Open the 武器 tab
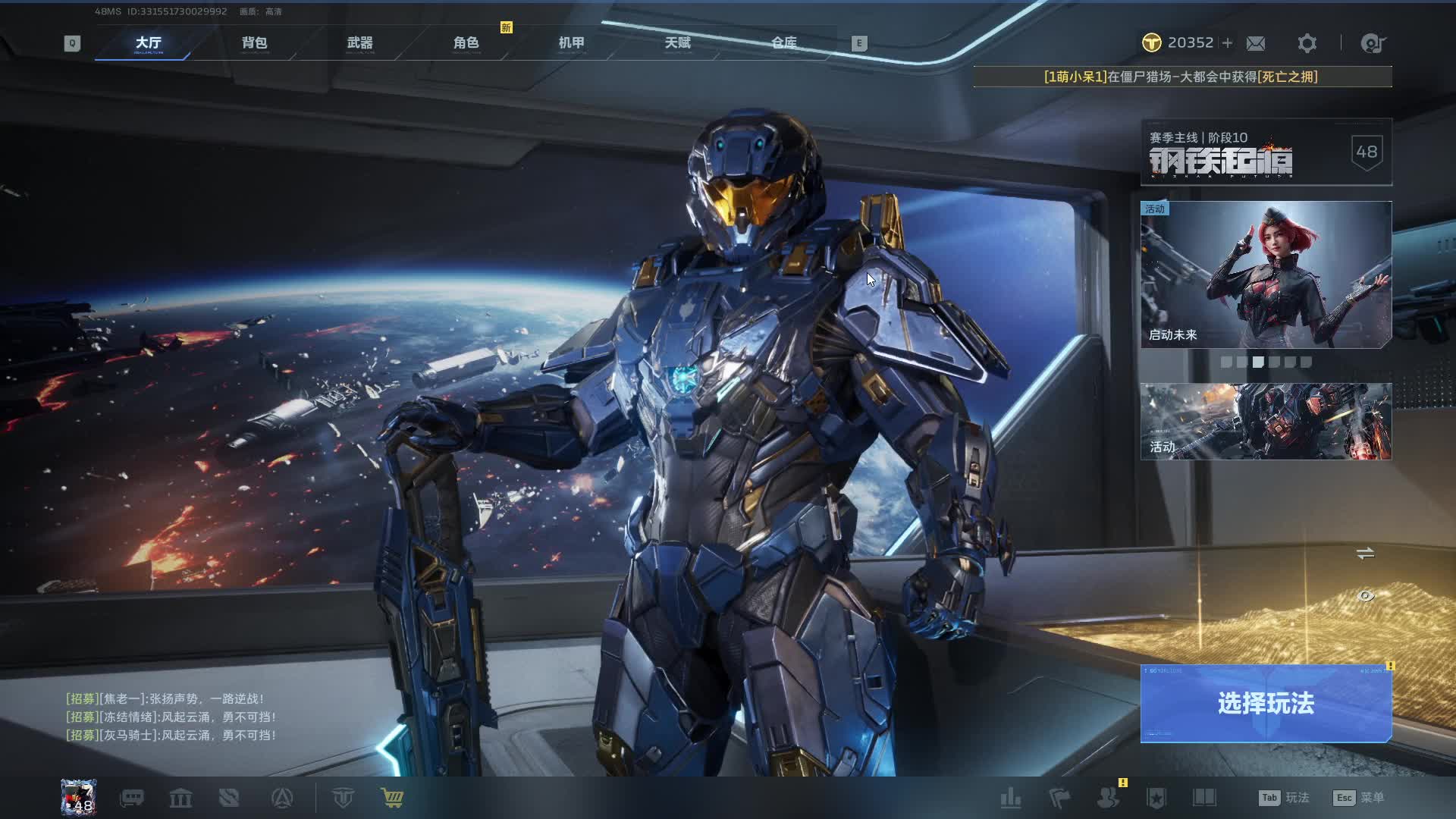 (359, 43)
